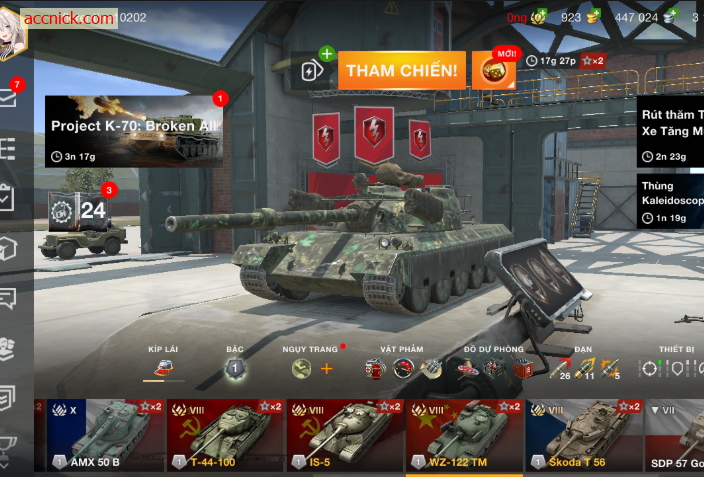Open the Thùng Kaleidoscope offer
704x477 pixels.
pyautogui.click(x=670, y=201)
